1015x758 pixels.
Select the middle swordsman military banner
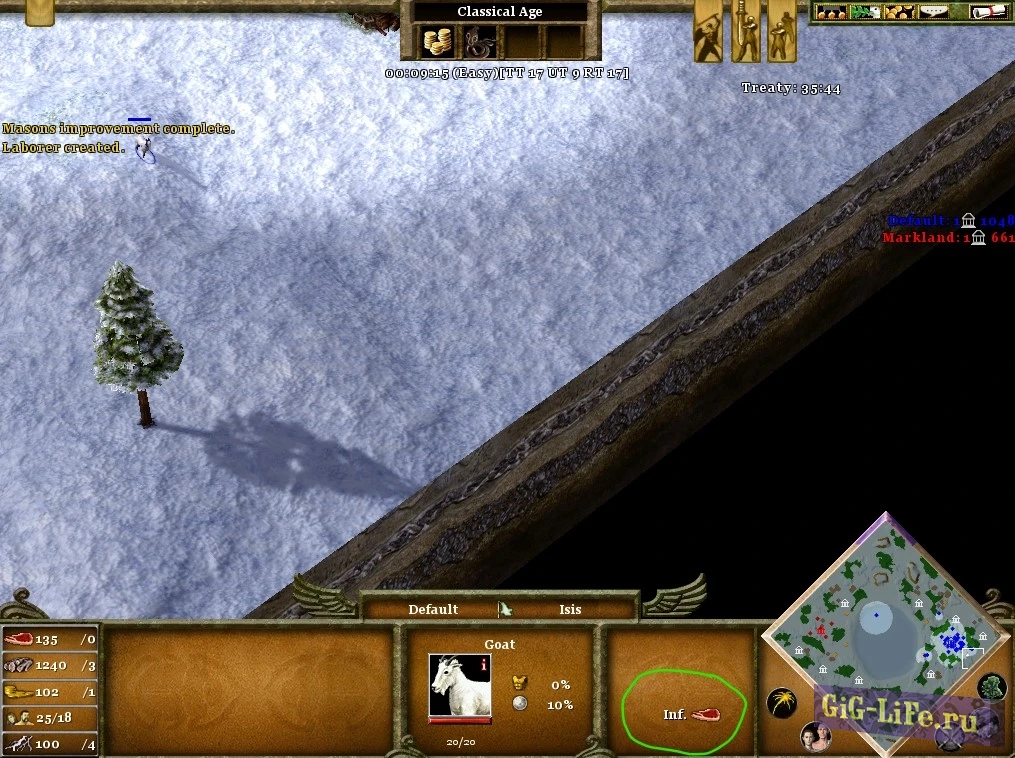click(x=745, y=30)
